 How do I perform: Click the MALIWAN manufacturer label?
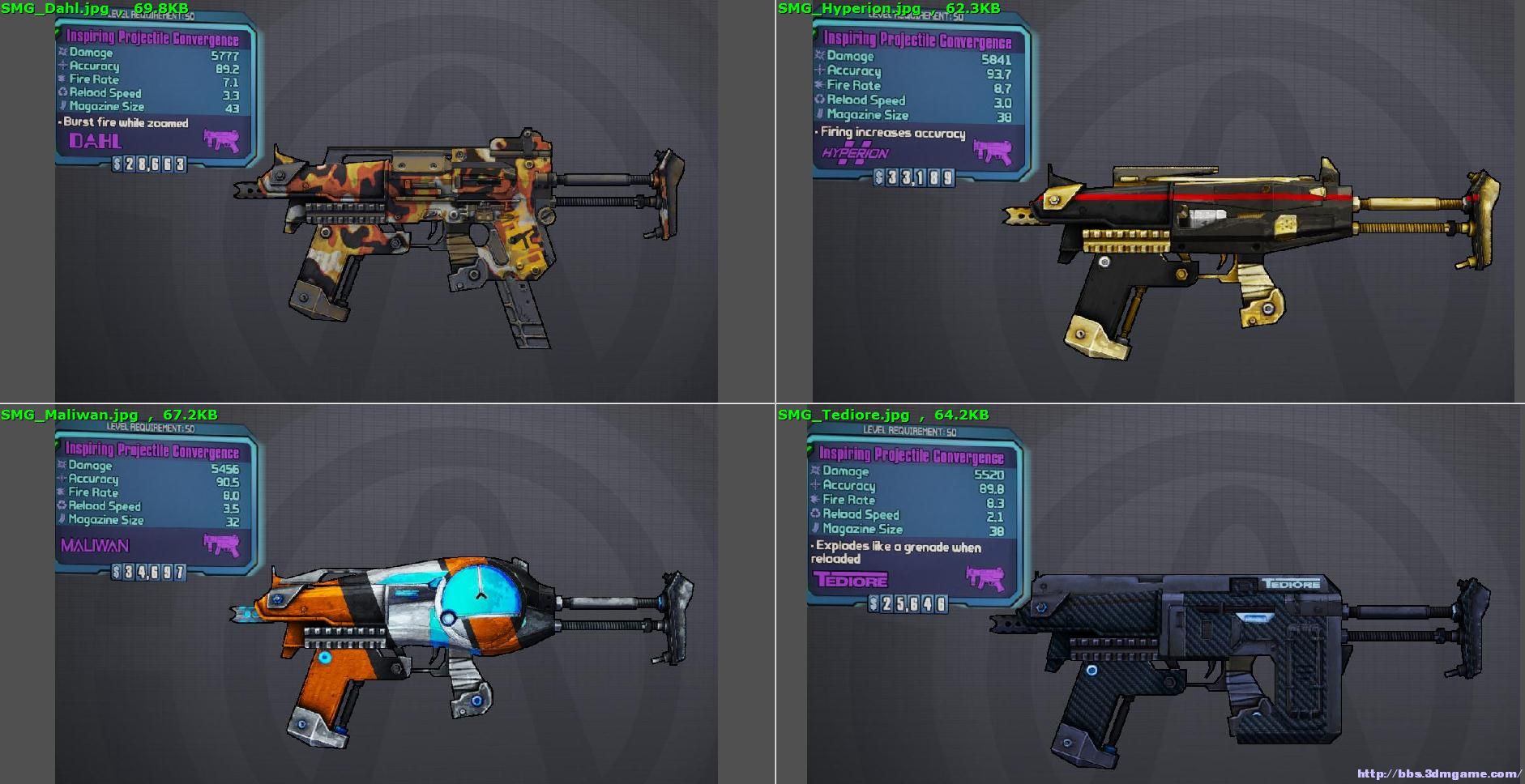tap(96, 546)
